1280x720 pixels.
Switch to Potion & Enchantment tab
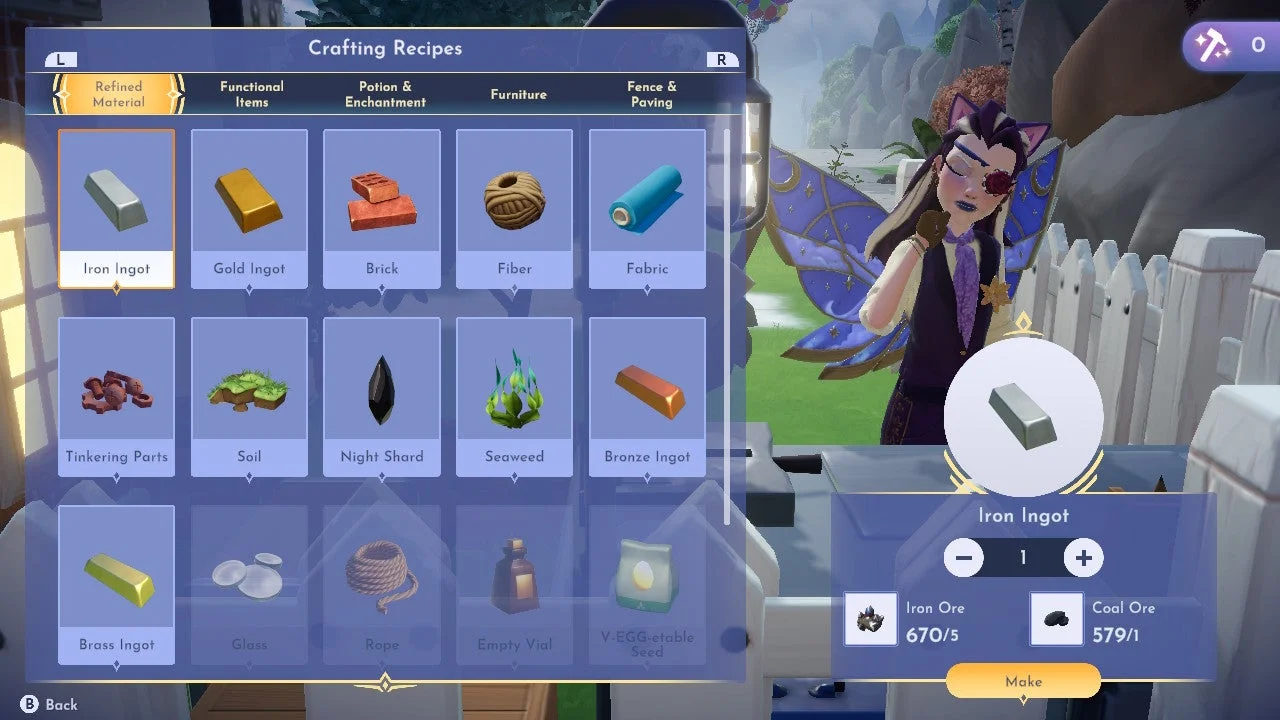coord(384,94)
